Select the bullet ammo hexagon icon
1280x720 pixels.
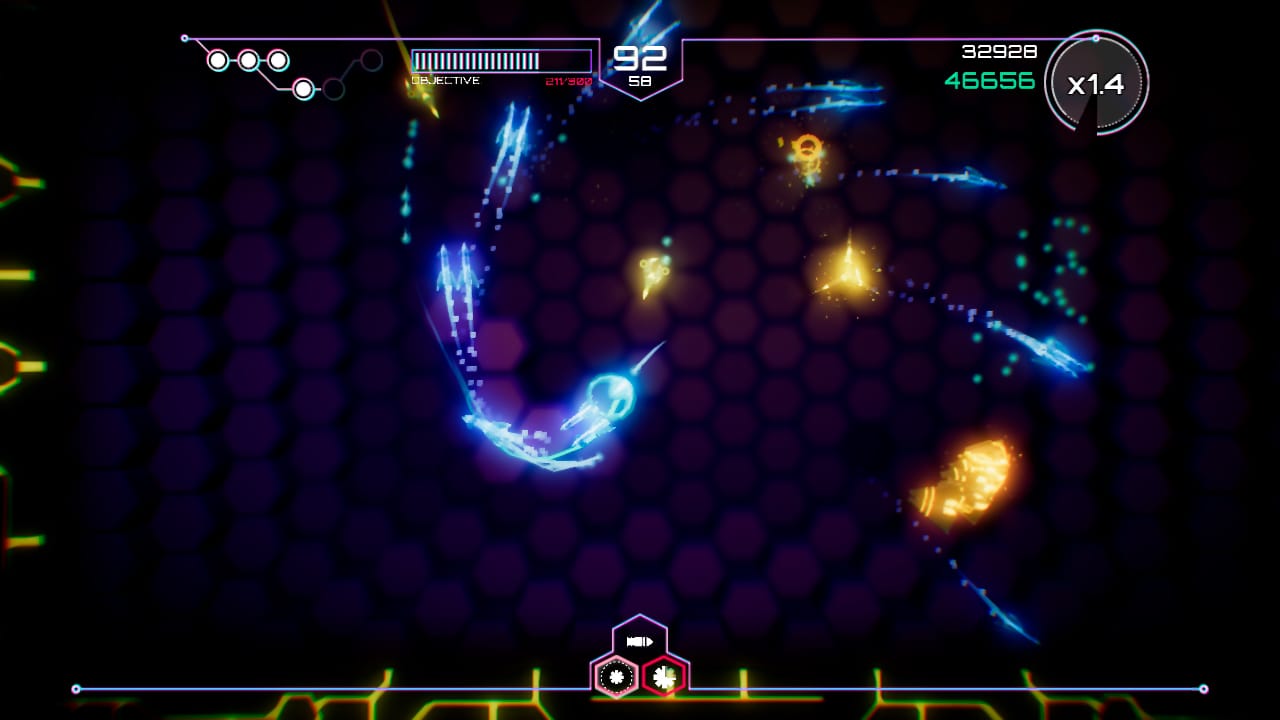[x=640, y=641]
